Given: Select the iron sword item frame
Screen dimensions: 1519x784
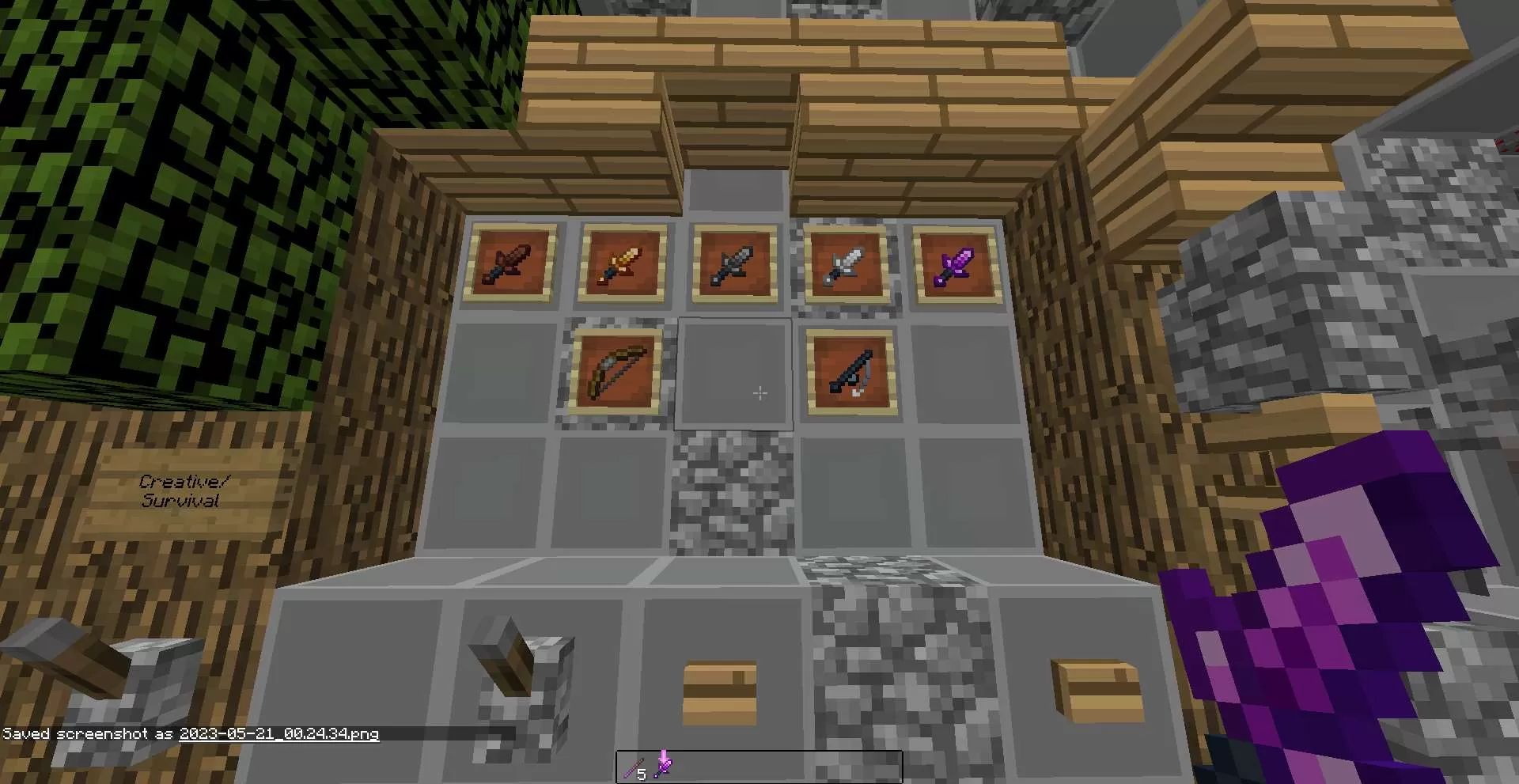Looking at the screenshot, I should point(845,265).
